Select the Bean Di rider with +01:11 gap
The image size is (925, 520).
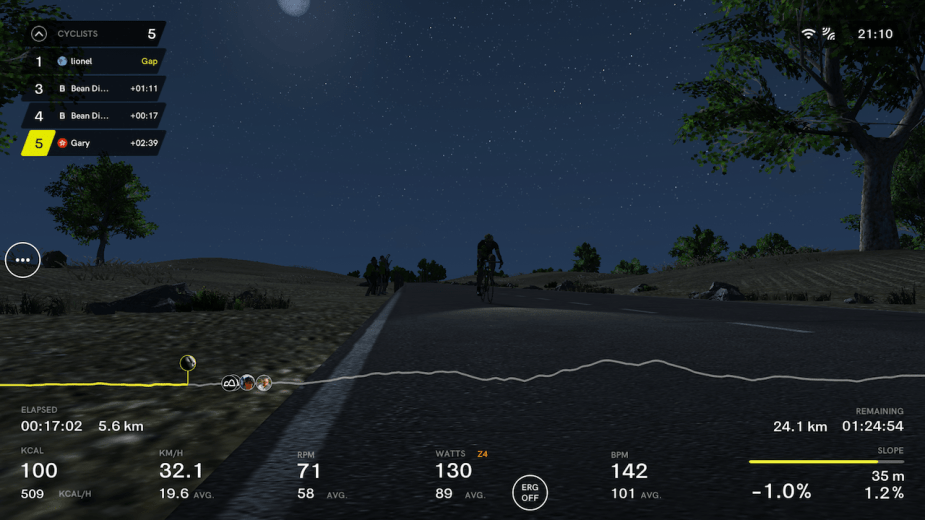(95, 88)
